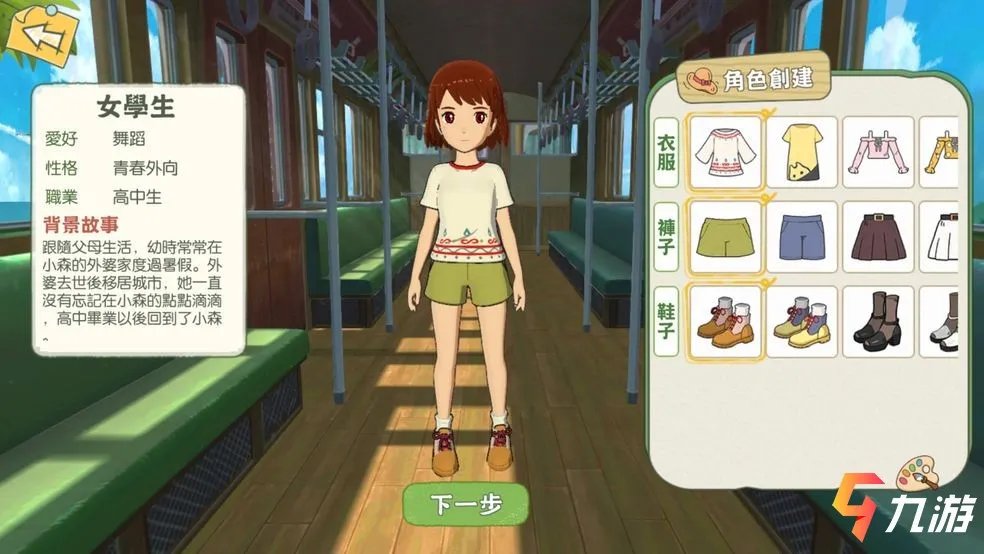Select the olive green shorts
The image size is (984, 554).
tap(725, 237)
